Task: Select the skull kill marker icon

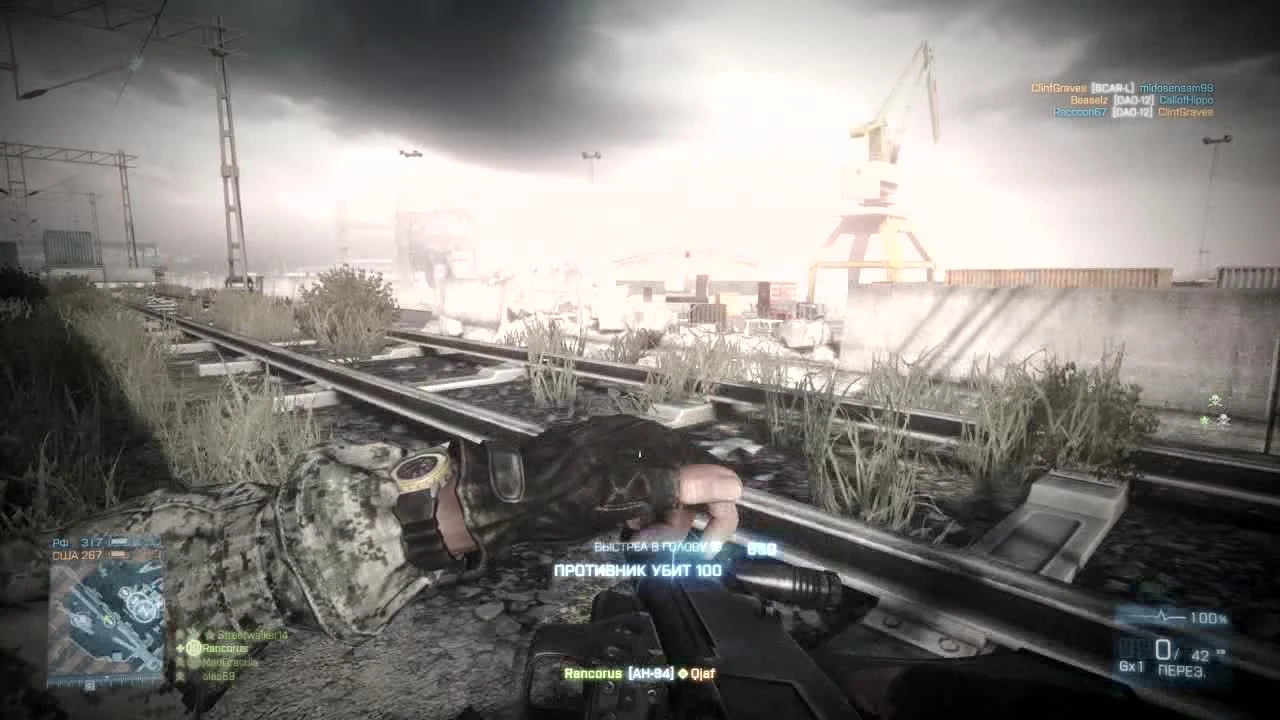Action: (x=1215, y=400)
